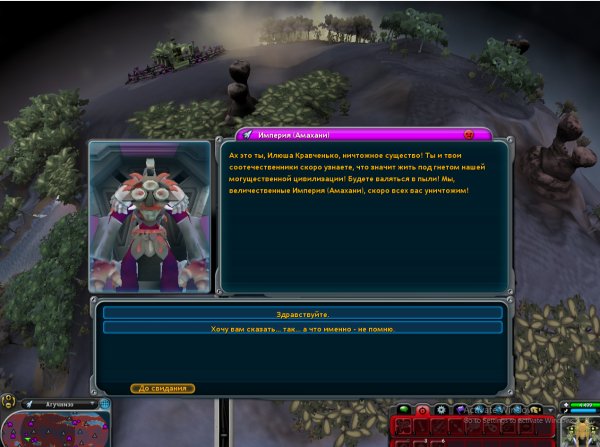Select the red weapons tab
Viewport: 600px width, 447px height.
pyautogui.click(x=421, y=409)
